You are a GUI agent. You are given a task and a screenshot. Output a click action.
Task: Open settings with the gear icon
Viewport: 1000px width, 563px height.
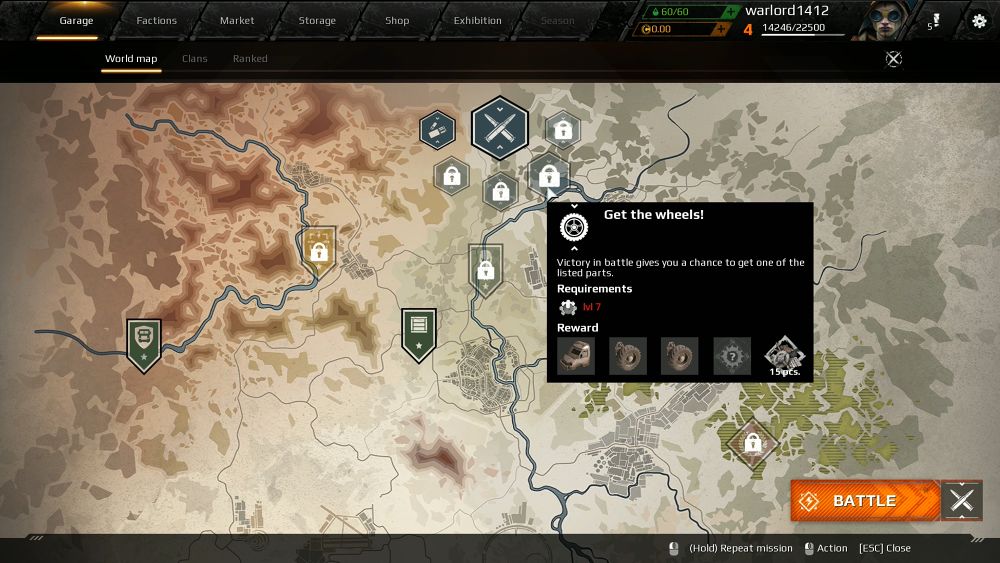(979, 21)
